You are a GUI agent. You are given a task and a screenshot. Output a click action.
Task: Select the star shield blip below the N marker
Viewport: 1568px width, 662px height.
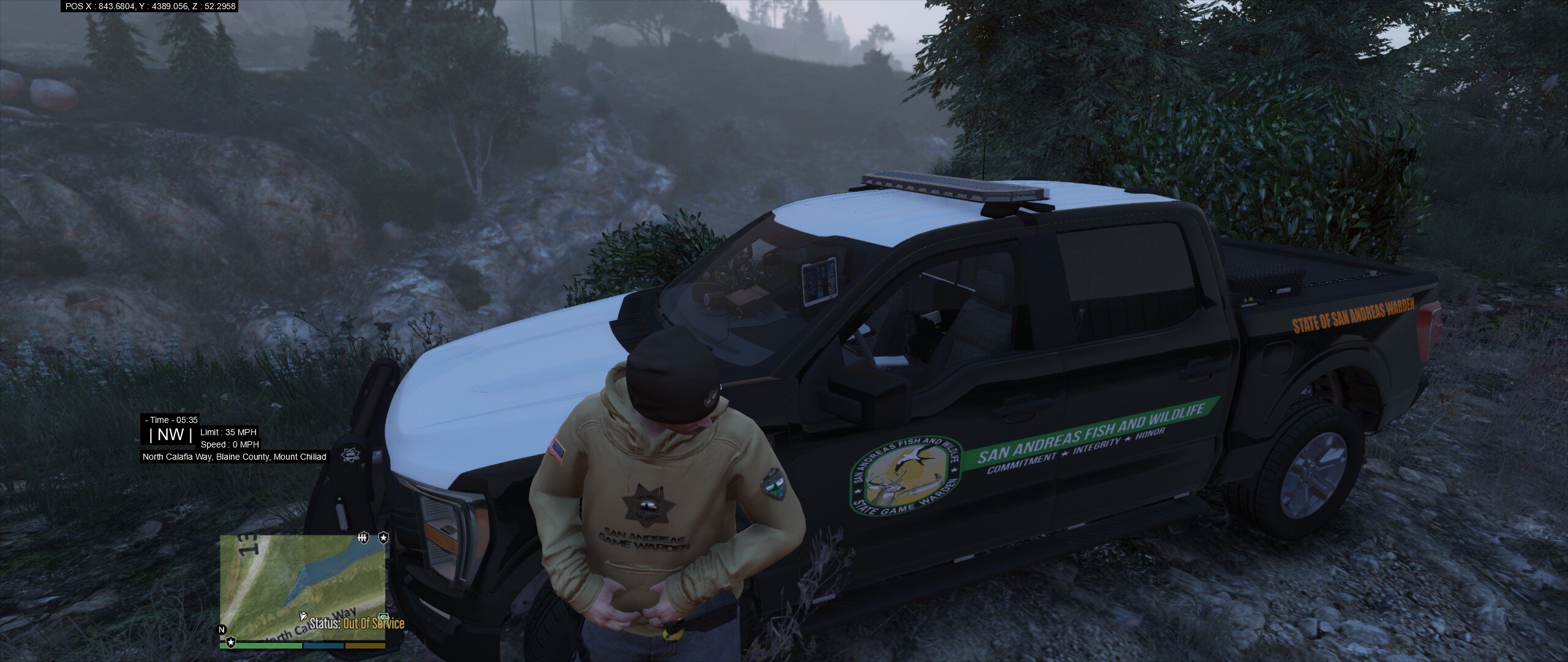pos(231,642)
